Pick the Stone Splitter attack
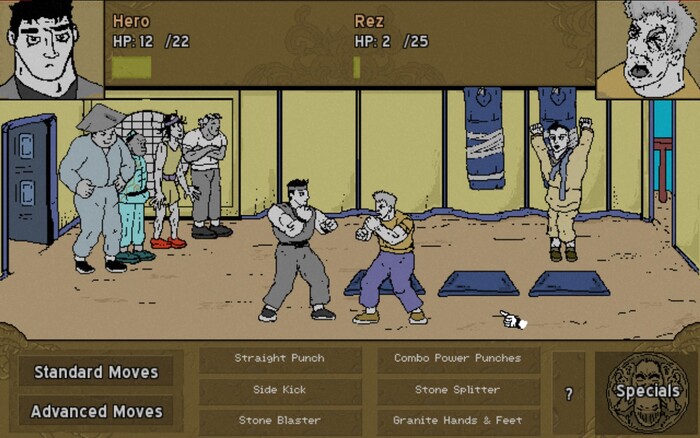This screenshot has height=438, width=700. [x=458, y=389]
